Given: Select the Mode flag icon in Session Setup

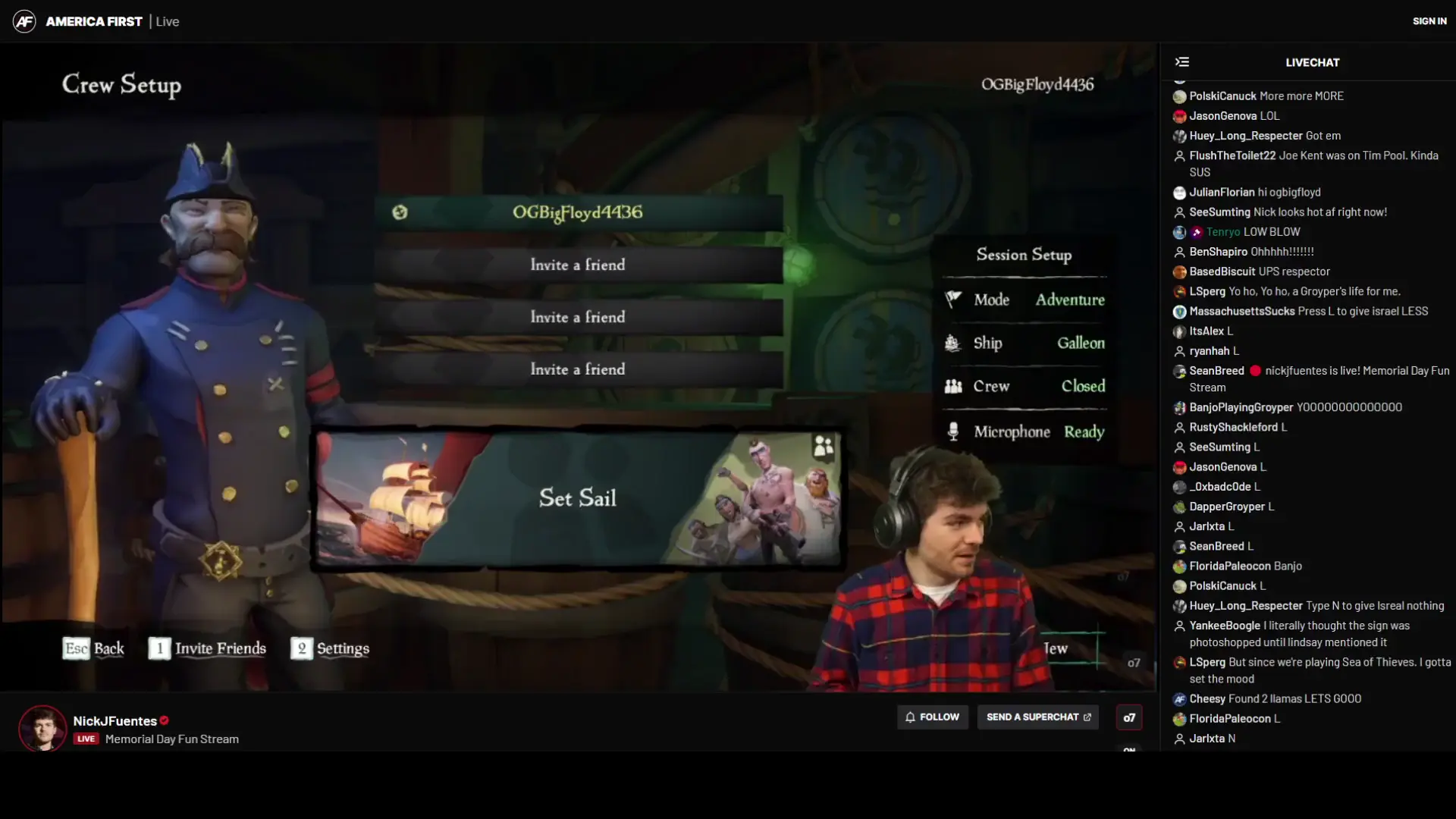Looking at the screenshot, I should pos(953,299).
